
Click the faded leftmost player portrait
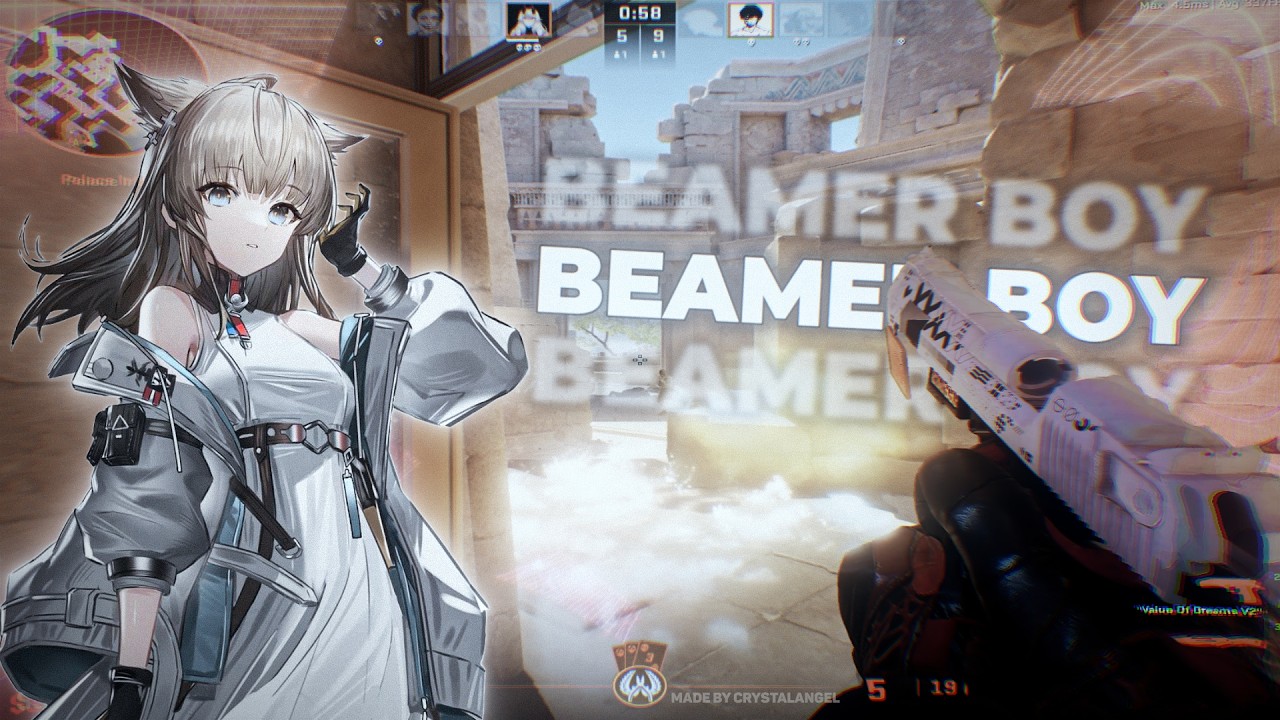pos(425,19)
